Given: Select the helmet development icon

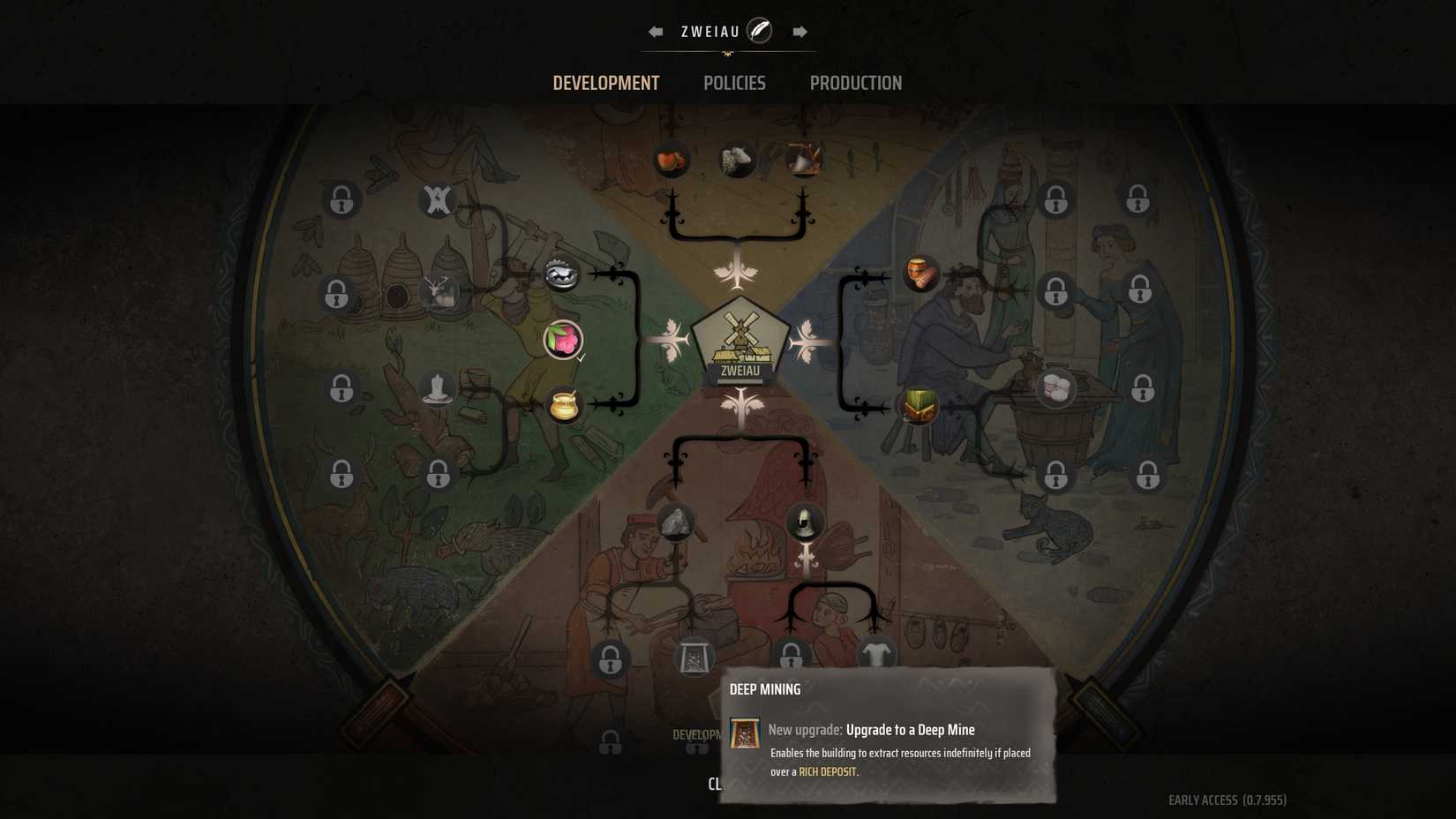Looking at the screenshot, I should click(806, 522).
